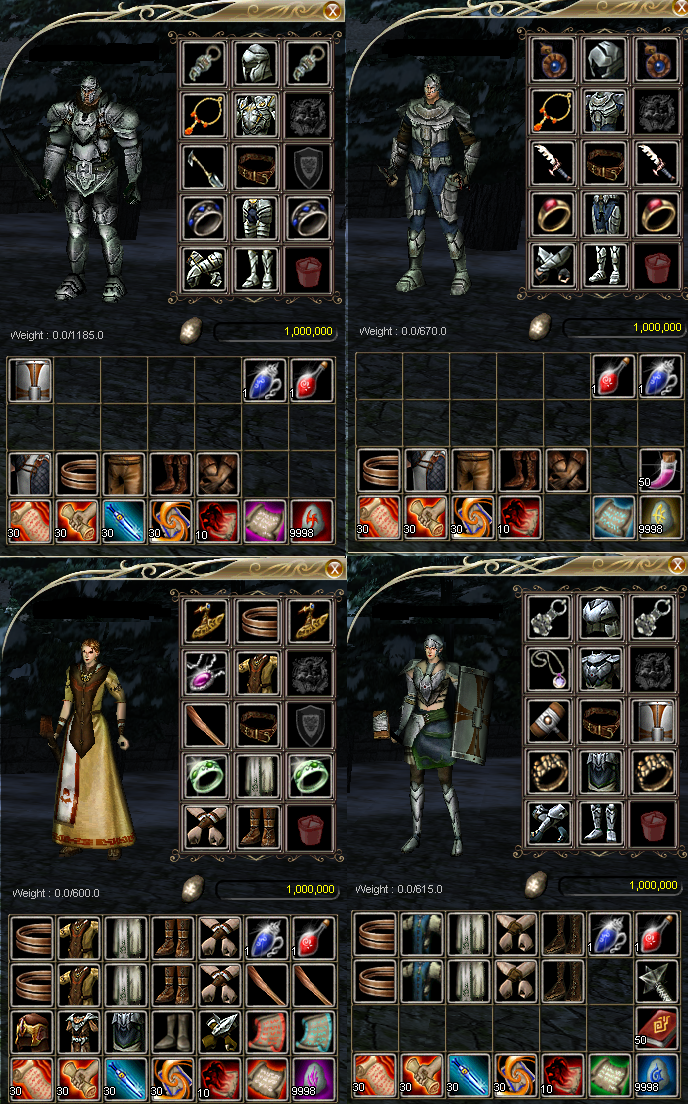The height and width of the screenshot is (1104, 688).
Task: Choose the yellow egg stack of 9998
Action: coord(662,518)
